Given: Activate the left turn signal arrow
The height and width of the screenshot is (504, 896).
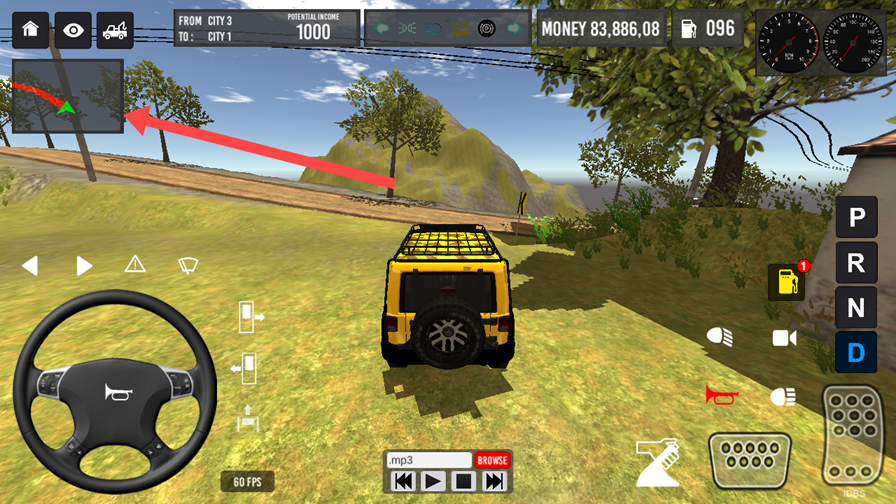Looking at the screenshot, I should pos(30,265).
